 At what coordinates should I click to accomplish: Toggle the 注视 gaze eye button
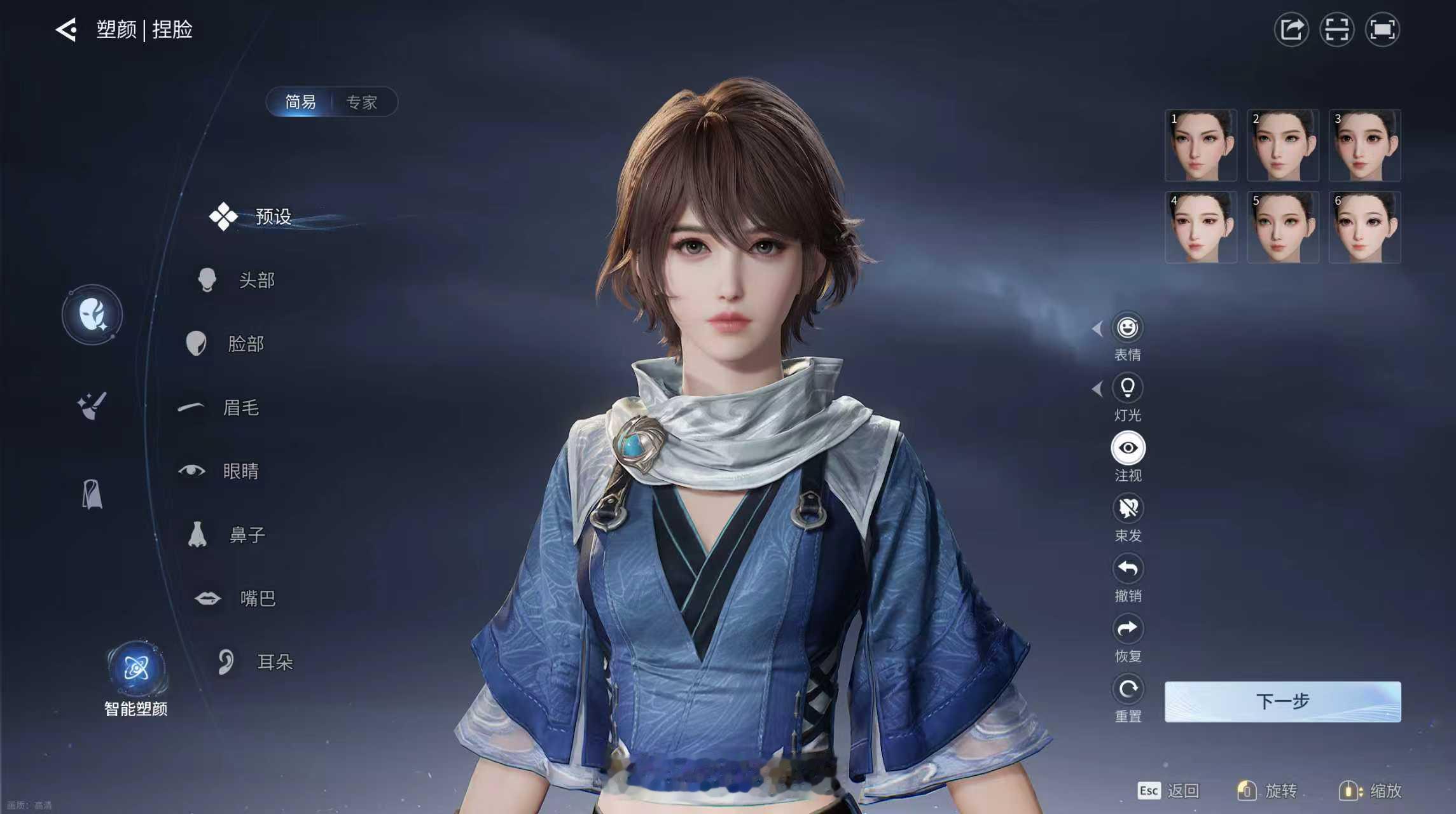[x=1128, y=448]
